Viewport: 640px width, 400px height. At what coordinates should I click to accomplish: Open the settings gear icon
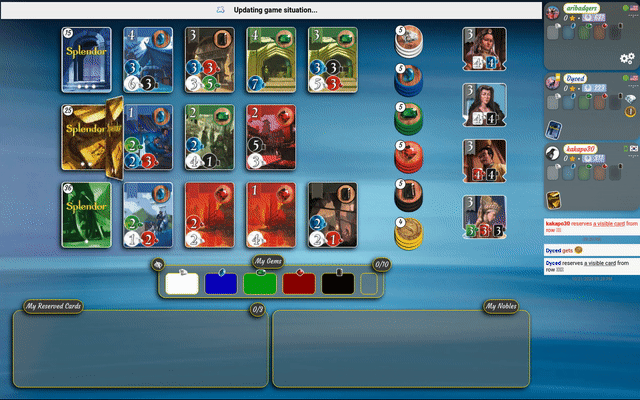[628, 58]
